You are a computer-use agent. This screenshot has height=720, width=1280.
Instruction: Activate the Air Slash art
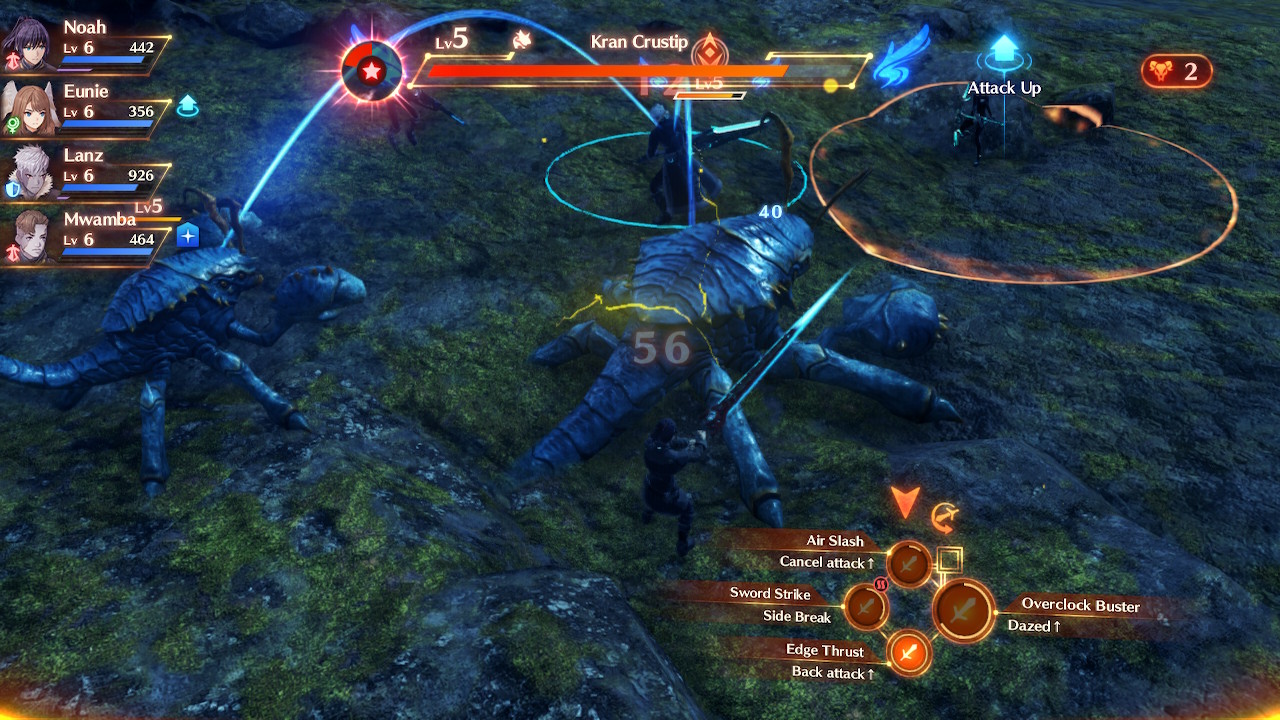point(909,565)
